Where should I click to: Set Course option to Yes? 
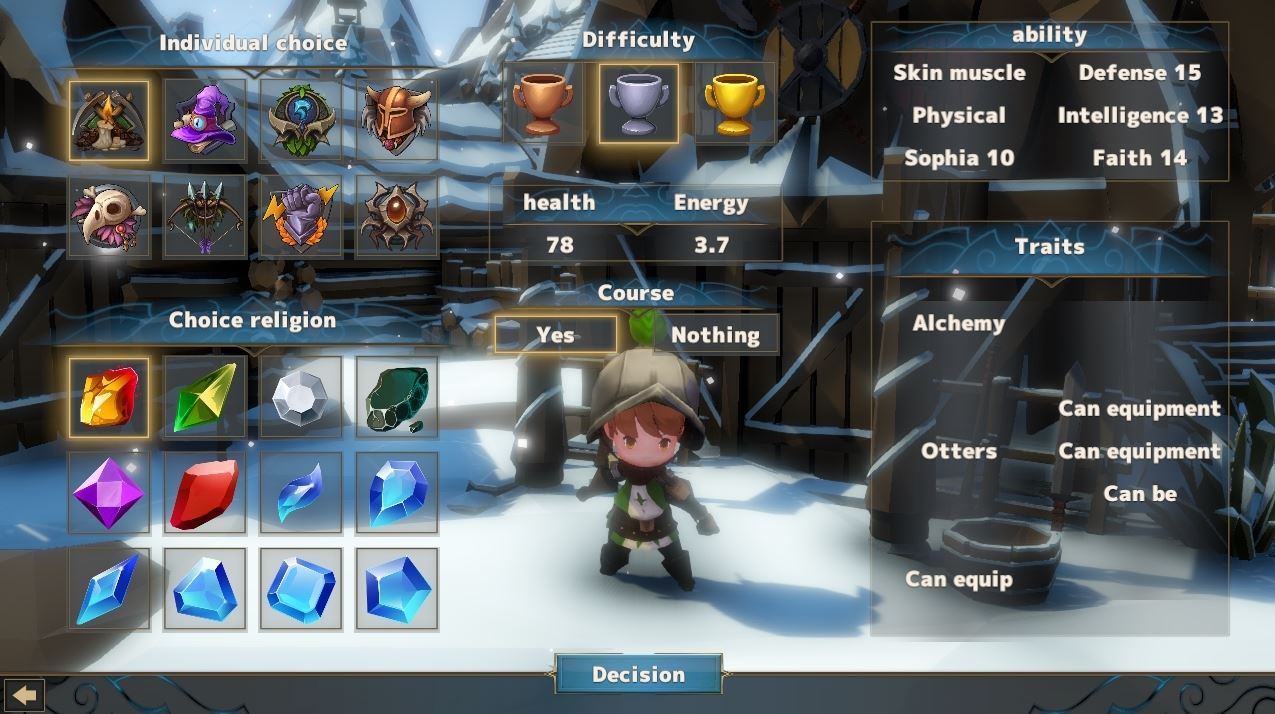coord(555,335)
